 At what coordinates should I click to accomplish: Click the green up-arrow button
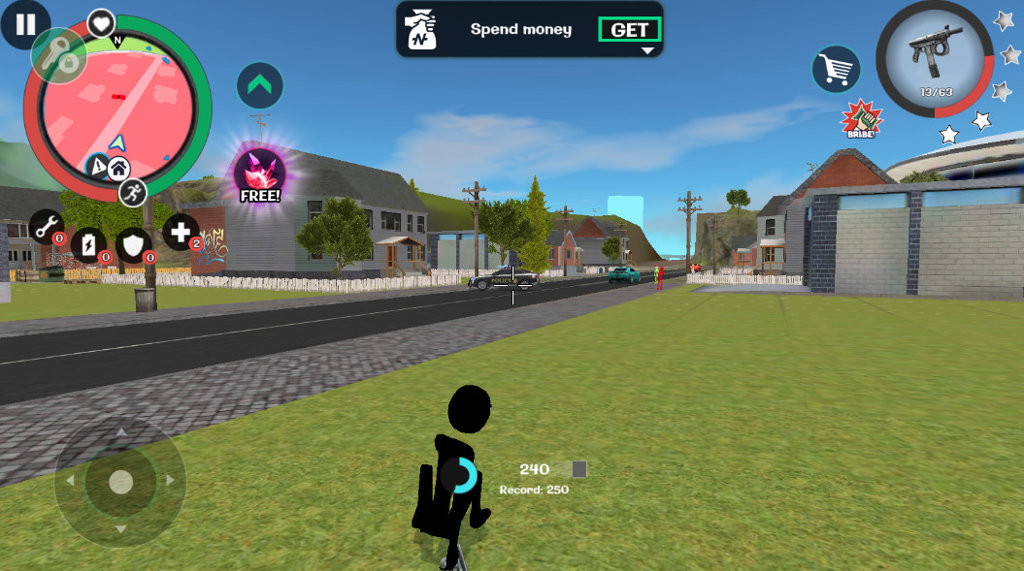[x=260, y=86]
